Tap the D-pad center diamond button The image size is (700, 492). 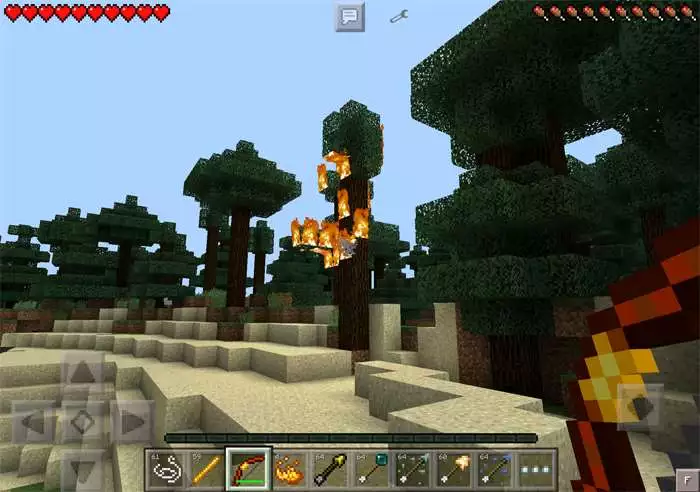tap(83, 422)
